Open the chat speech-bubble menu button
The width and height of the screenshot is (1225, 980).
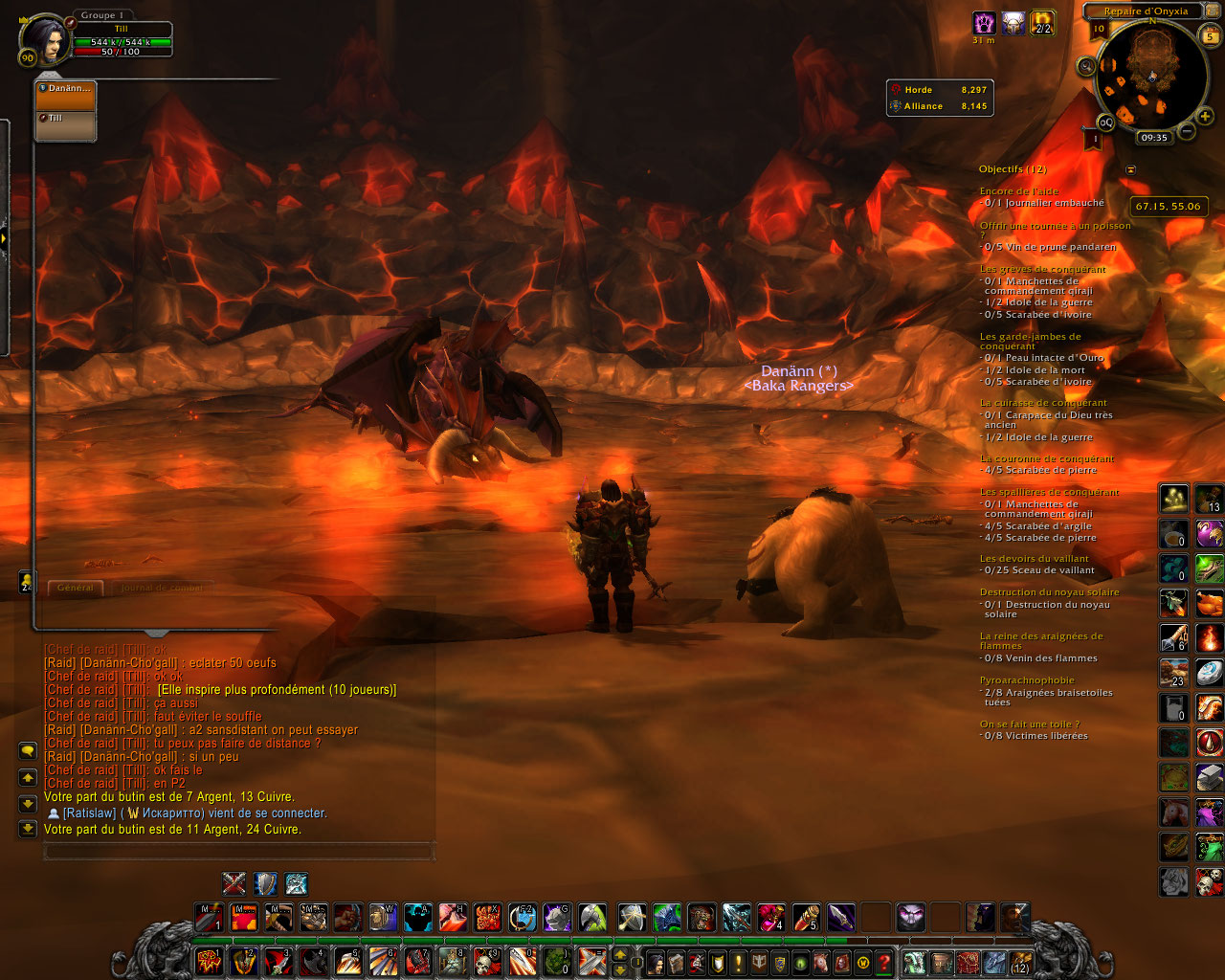[28, 750]
